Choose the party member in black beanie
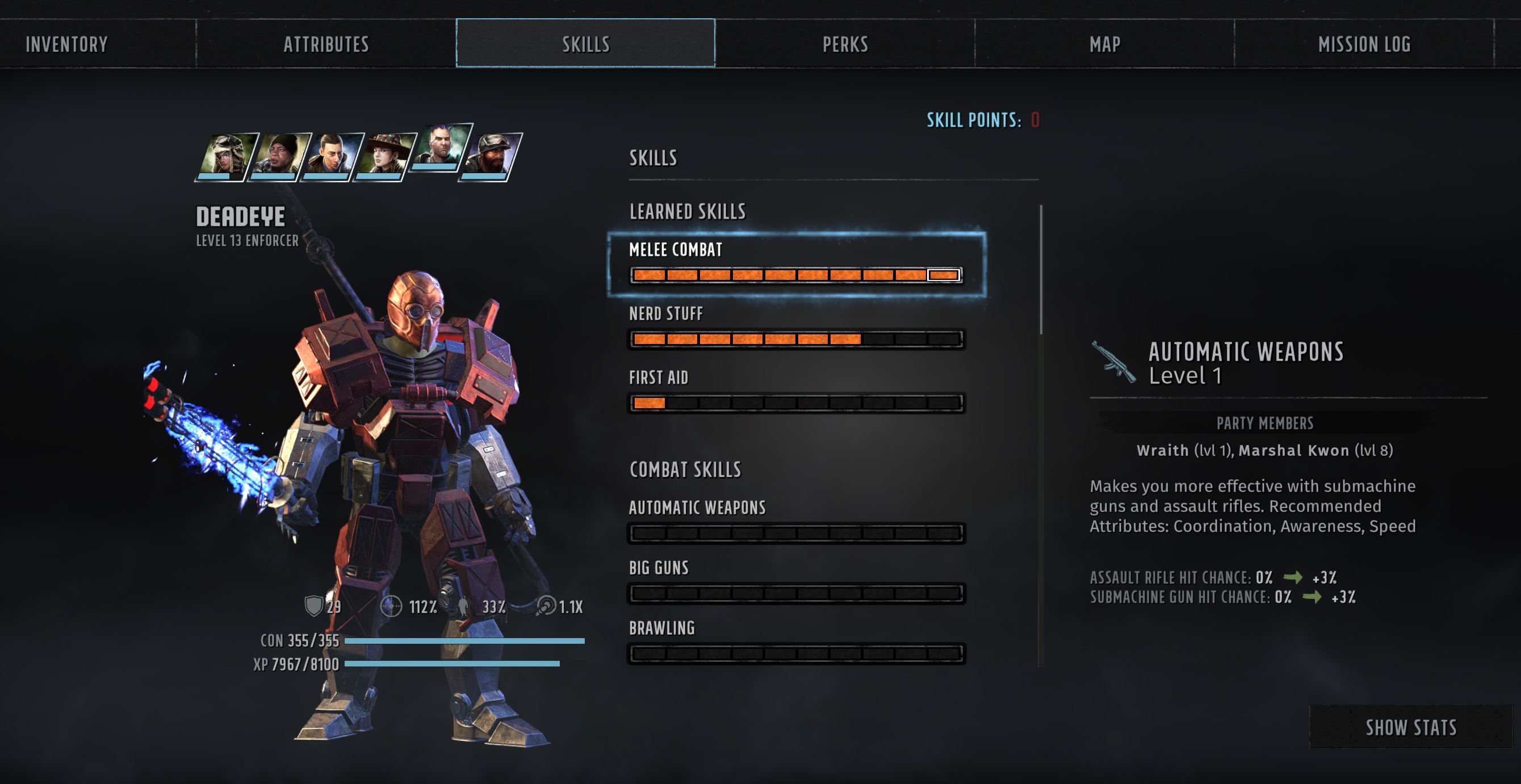The image size is (1521, 784). pyautogui.click(x=279, y=157)
